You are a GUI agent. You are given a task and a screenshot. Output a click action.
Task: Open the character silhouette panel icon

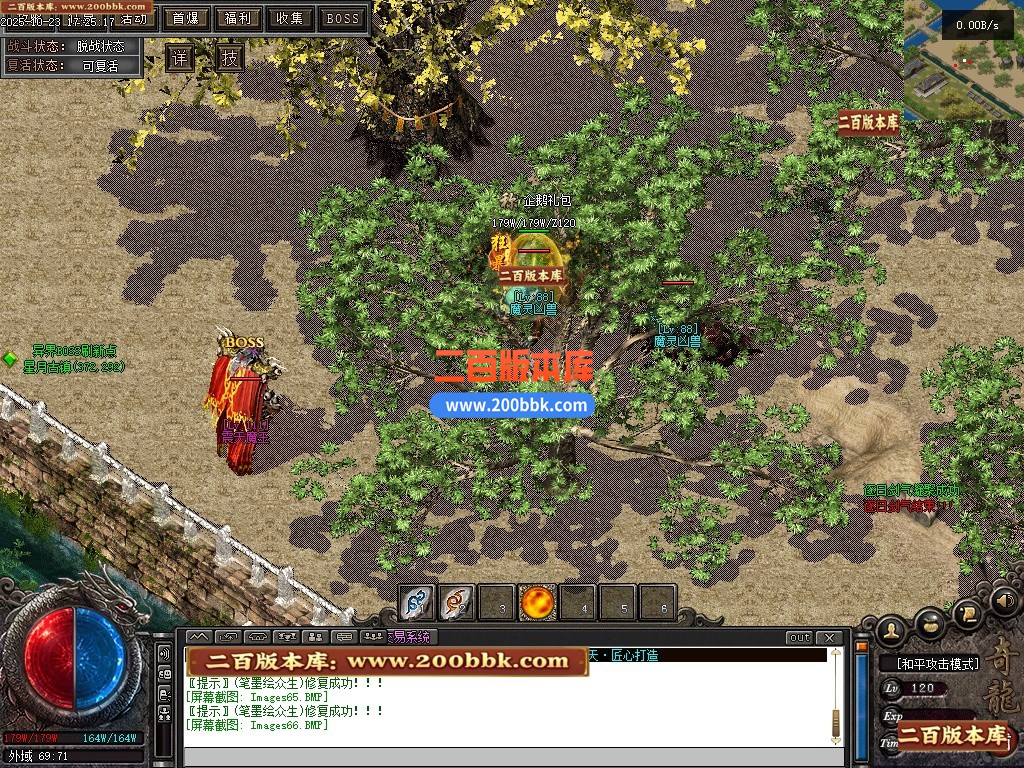coord(890,629)
